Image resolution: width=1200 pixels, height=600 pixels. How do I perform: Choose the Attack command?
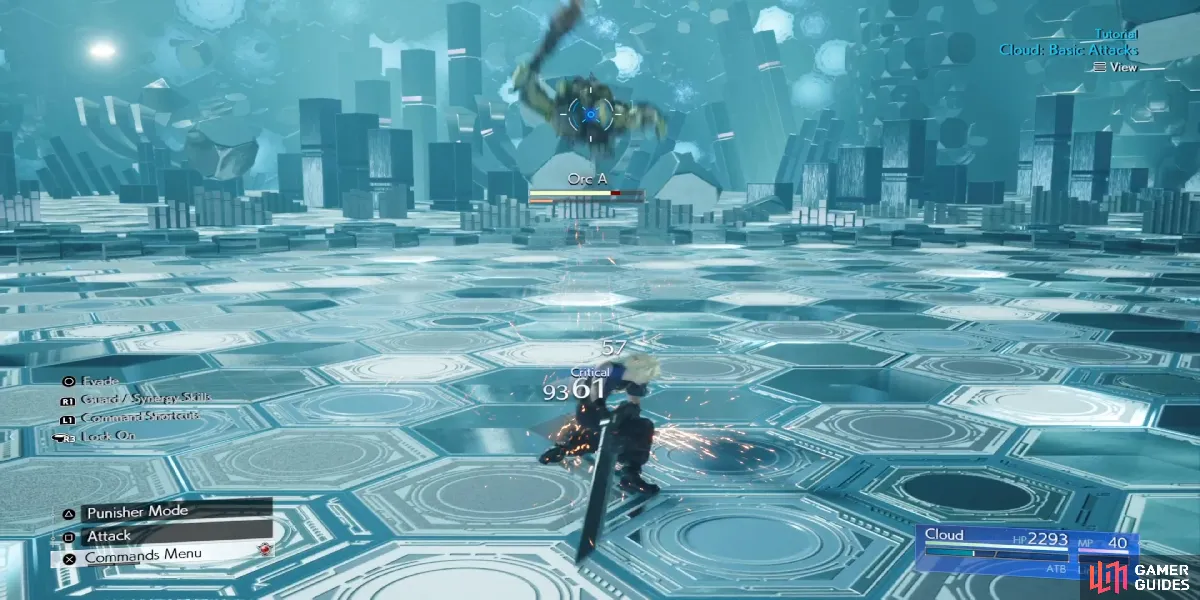click(110, 535)
